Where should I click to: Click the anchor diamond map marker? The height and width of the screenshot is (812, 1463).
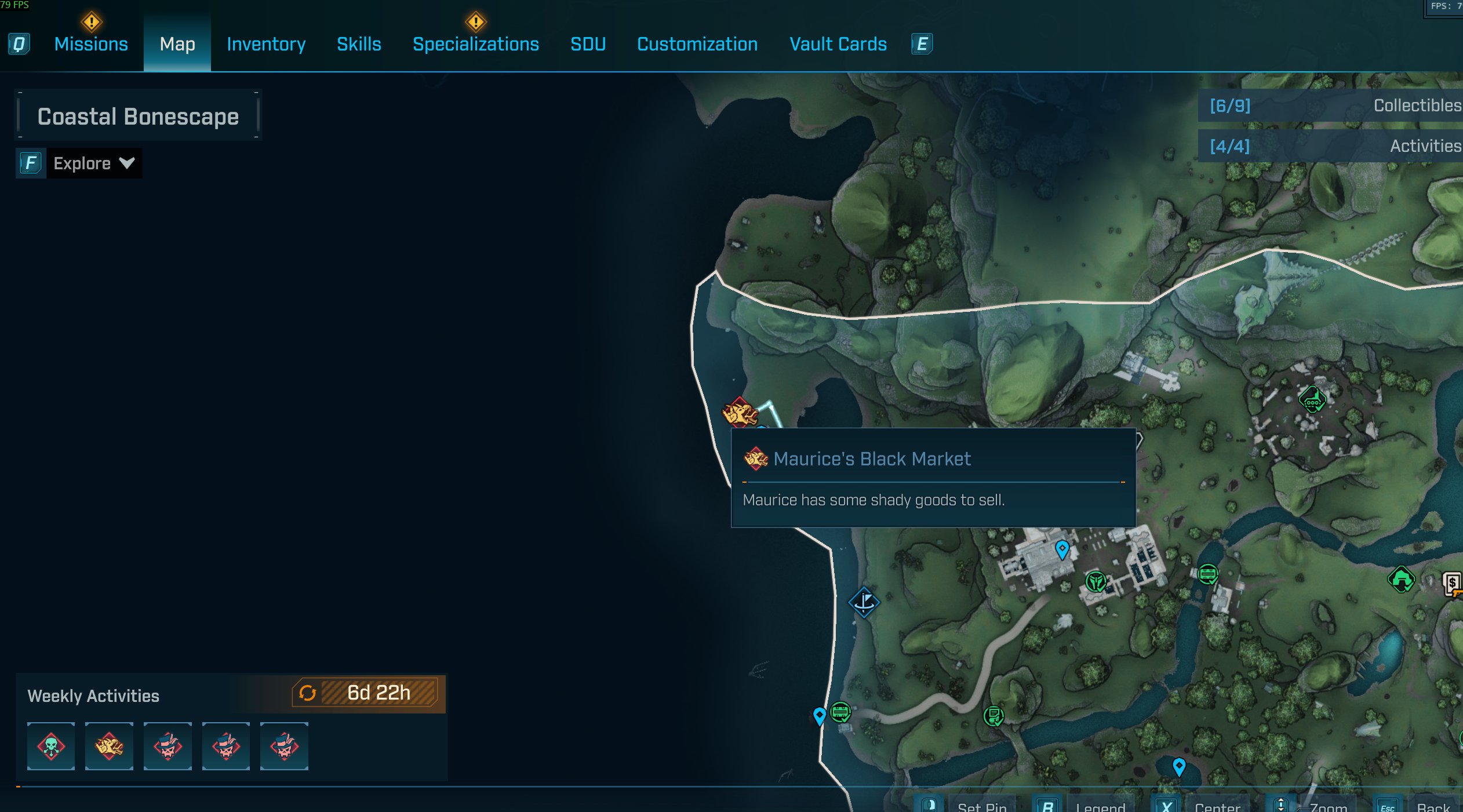[x=864, y=602]
